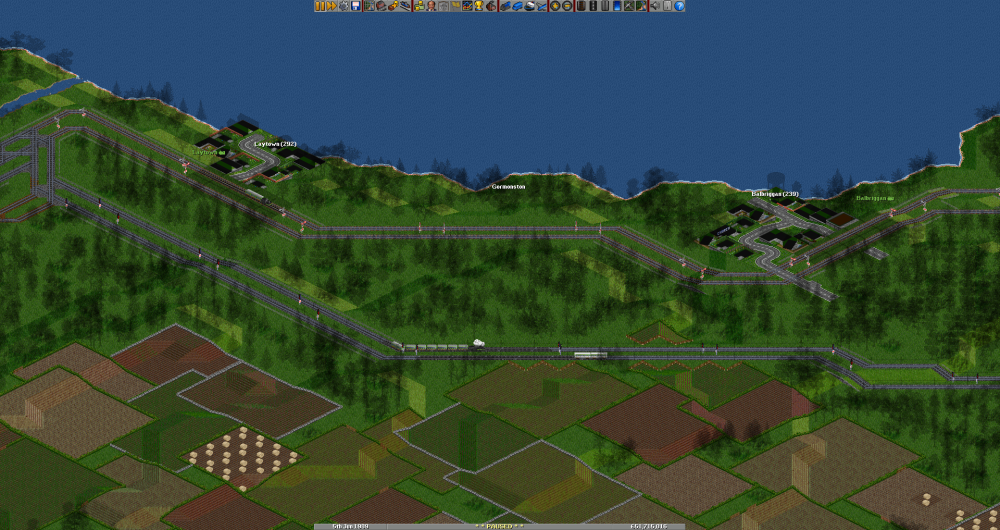Toggle the pause button in the toolbar

pyautogui.click(x=320, y=6)
